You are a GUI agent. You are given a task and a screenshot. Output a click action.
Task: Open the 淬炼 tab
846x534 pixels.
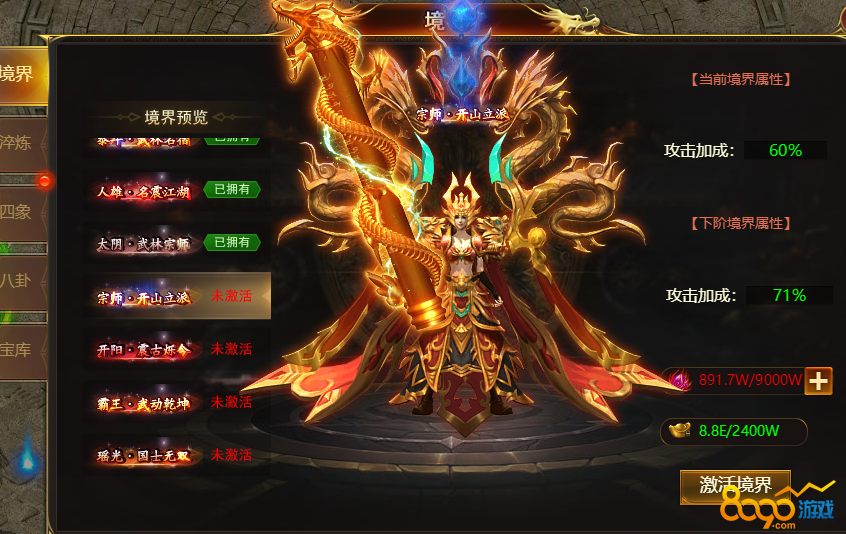click(18, 142)
